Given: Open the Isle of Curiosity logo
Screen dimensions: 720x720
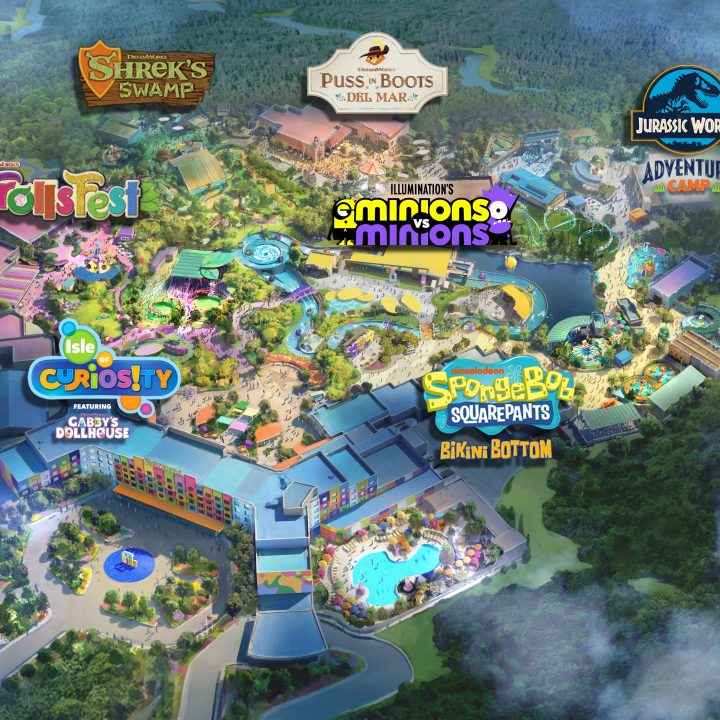Looking at the screenshot, I should tap(105, 375).
